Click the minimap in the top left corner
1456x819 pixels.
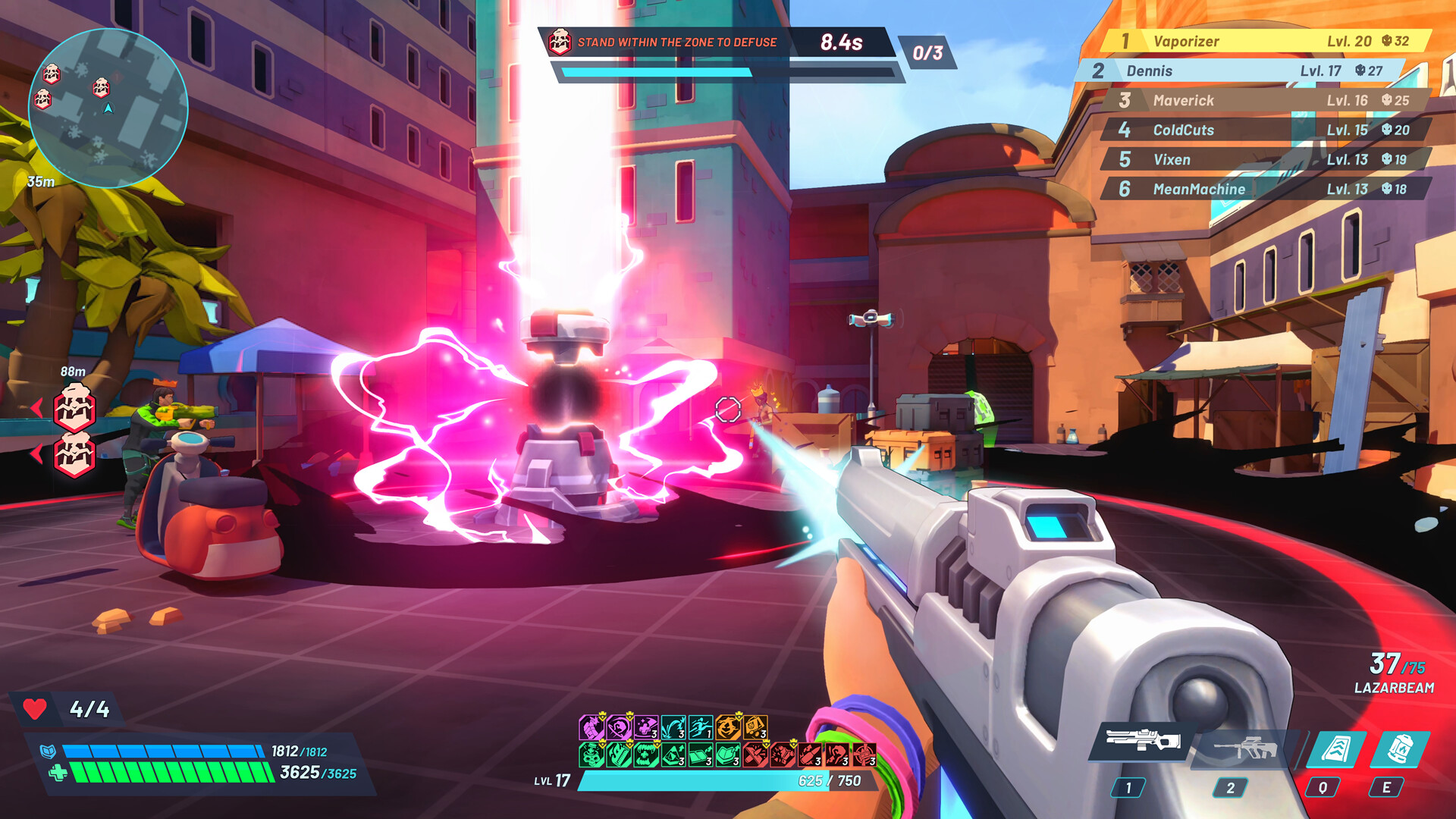(x=108, y=110)
